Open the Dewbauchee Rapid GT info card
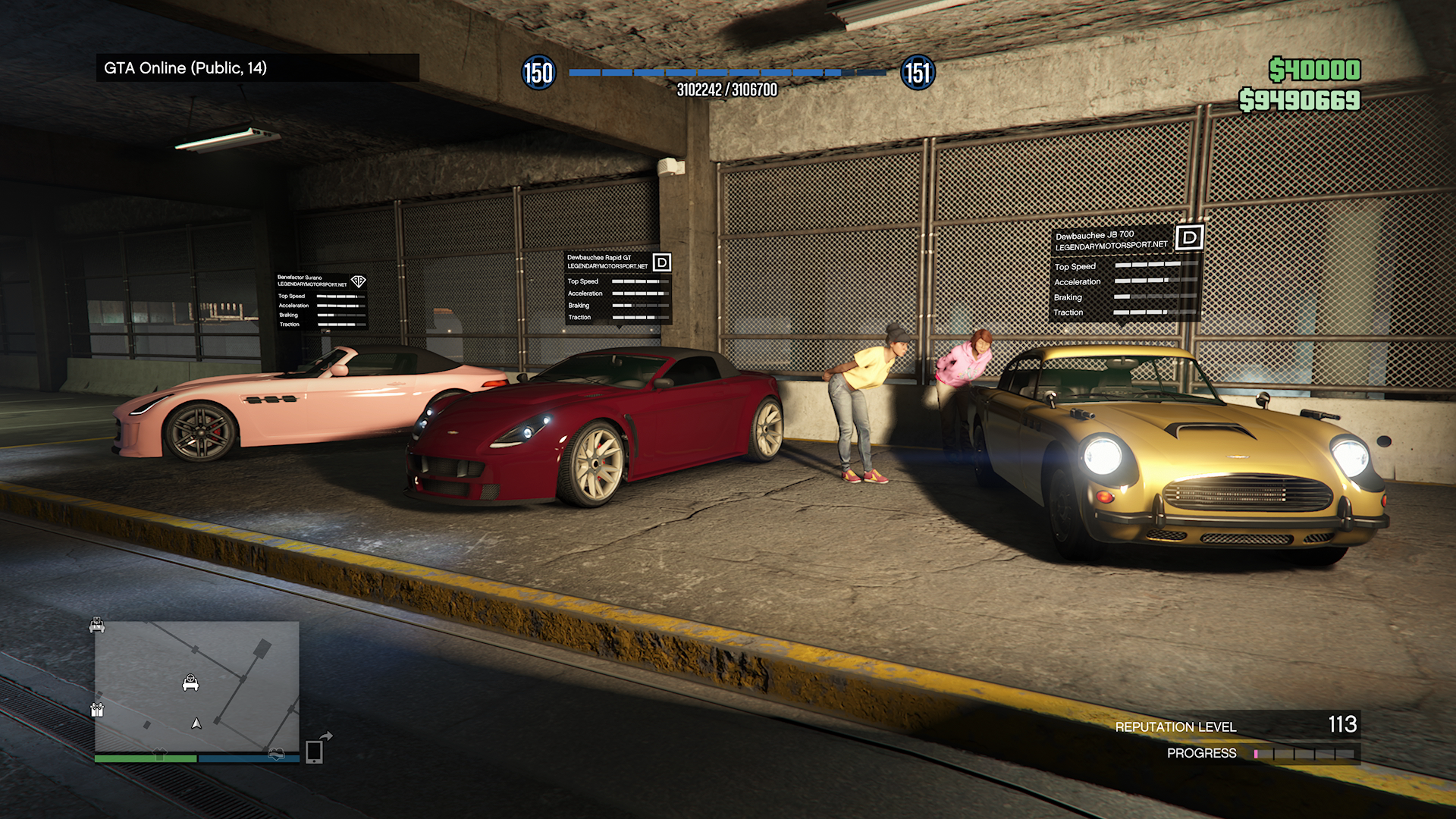 point(618,287)
